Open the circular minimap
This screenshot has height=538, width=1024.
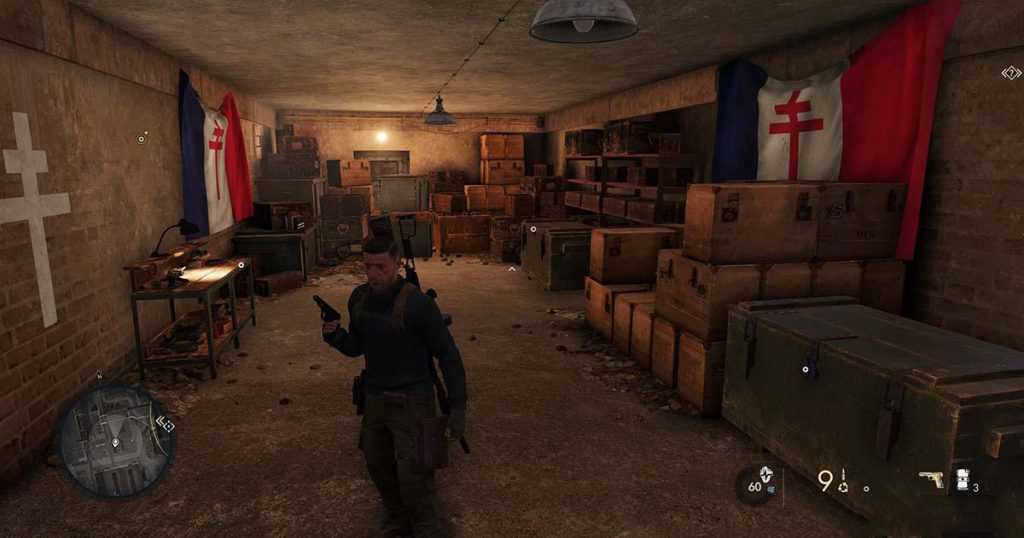click(115, 440)
